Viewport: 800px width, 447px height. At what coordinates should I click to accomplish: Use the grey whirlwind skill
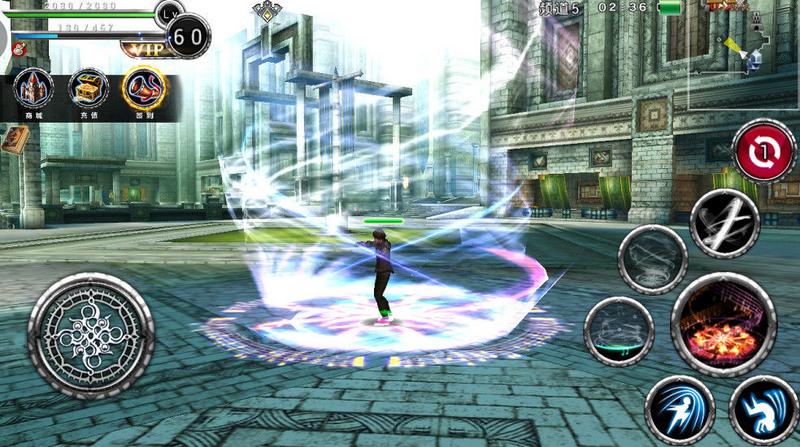(652, 258)
